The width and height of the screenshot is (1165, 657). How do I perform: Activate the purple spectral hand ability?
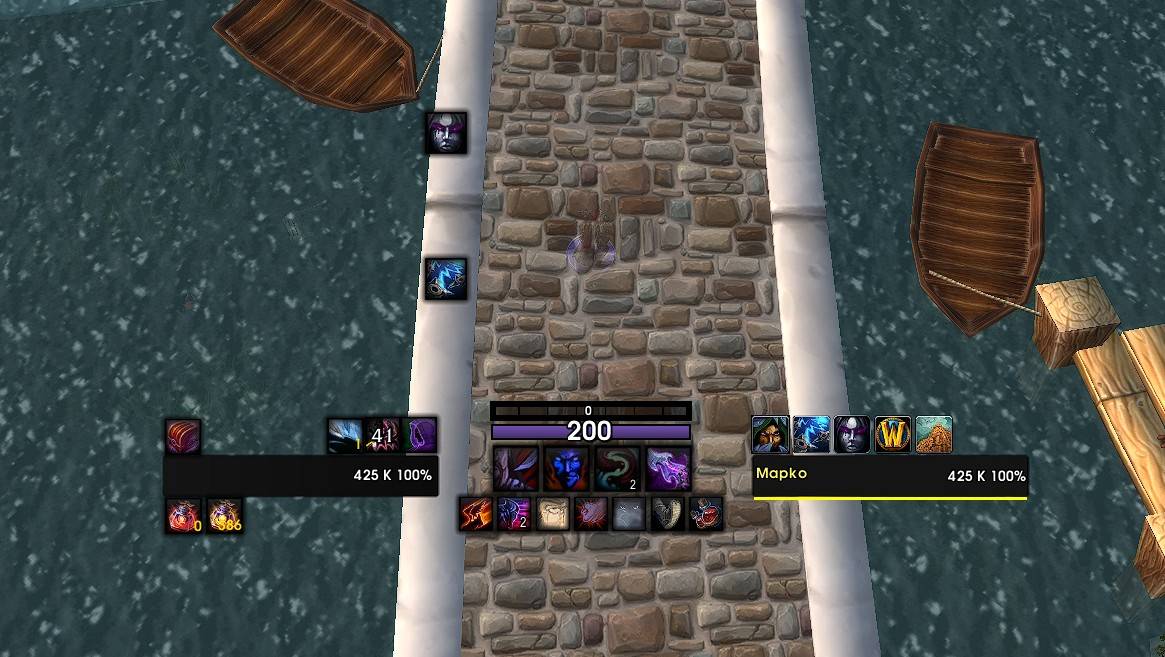tap(667, 467)
